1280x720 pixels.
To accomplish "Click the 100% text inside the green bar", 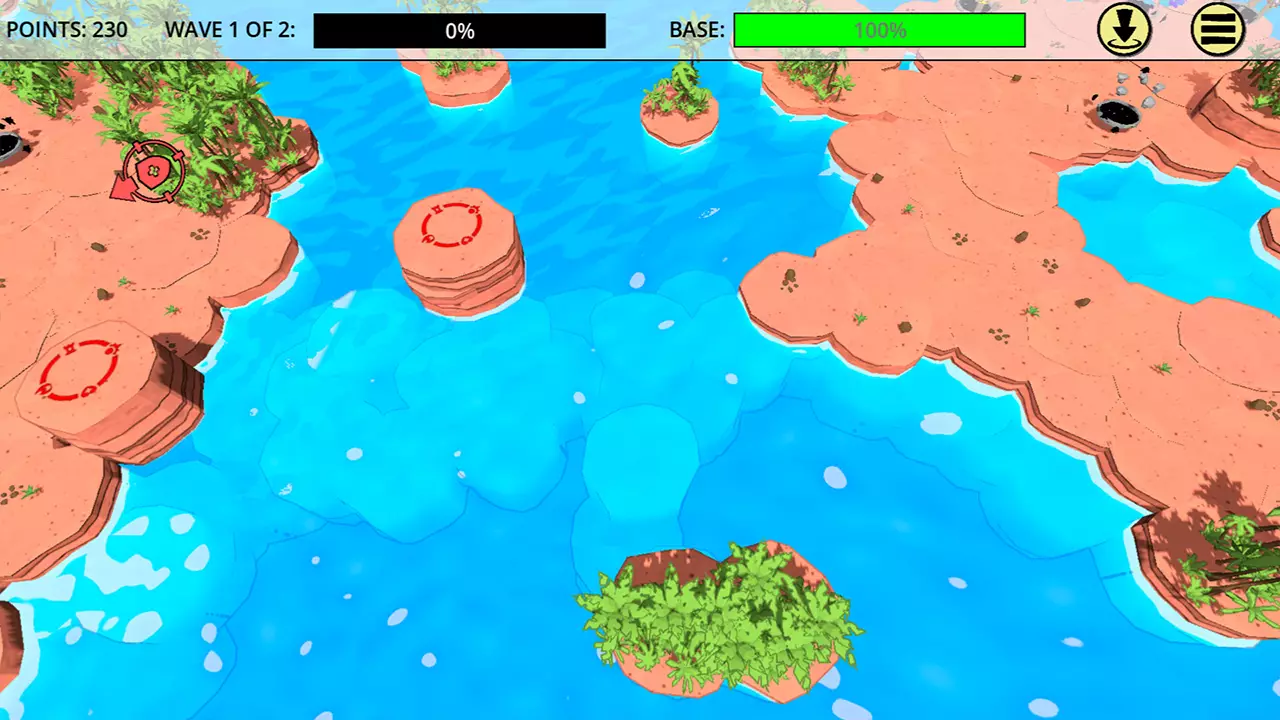I will (879, 30).
